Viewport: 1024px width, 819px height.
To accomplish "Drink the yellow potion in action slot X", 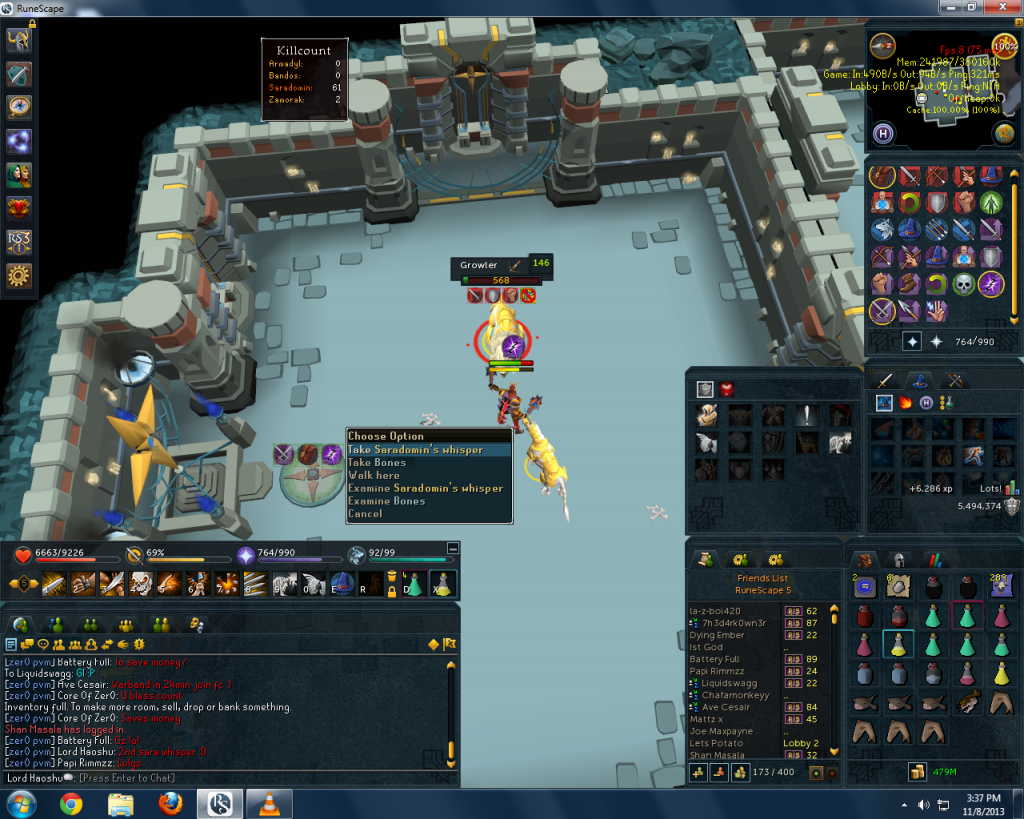I will click(x=441, y=583).
